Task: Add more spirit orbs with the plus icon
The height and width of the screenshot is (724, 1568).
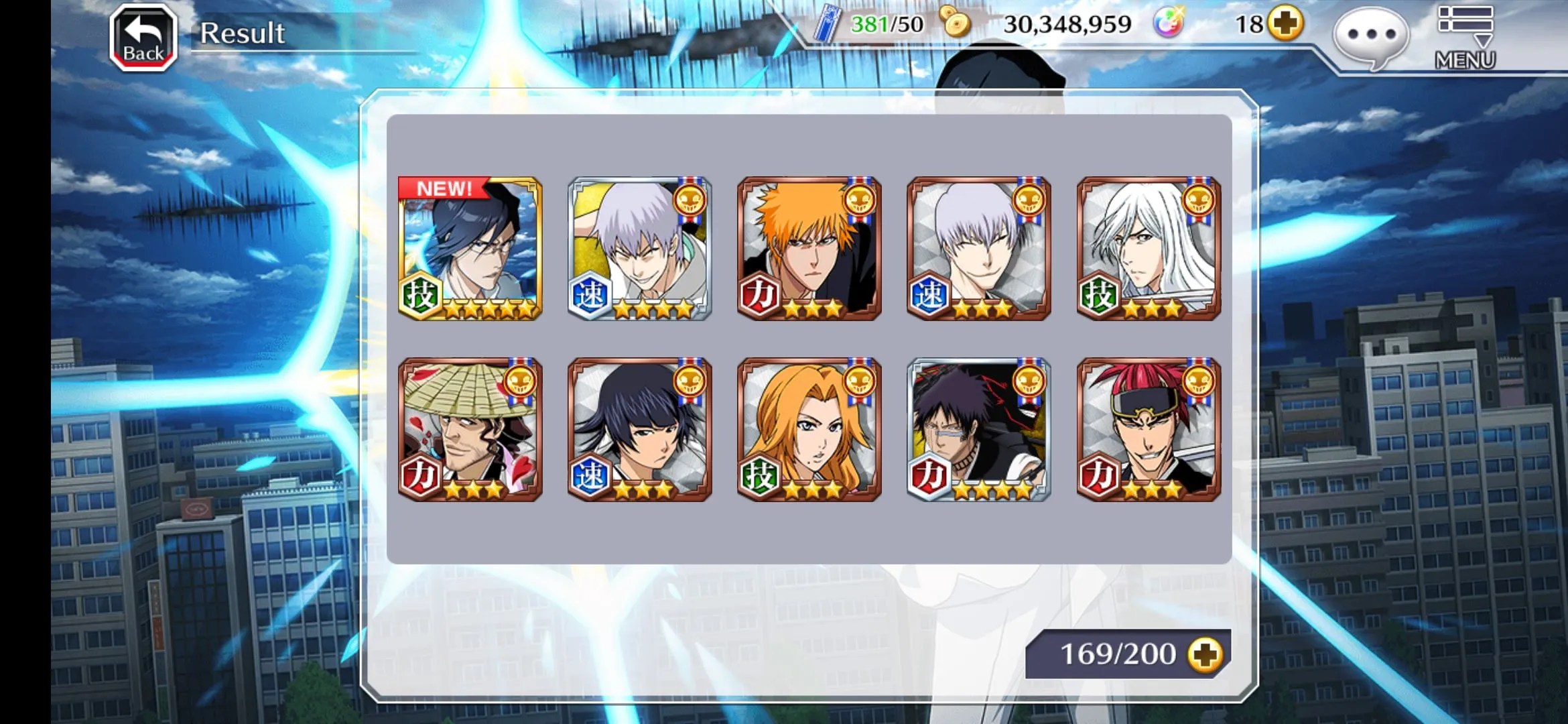Action: tap(1285, 24)
